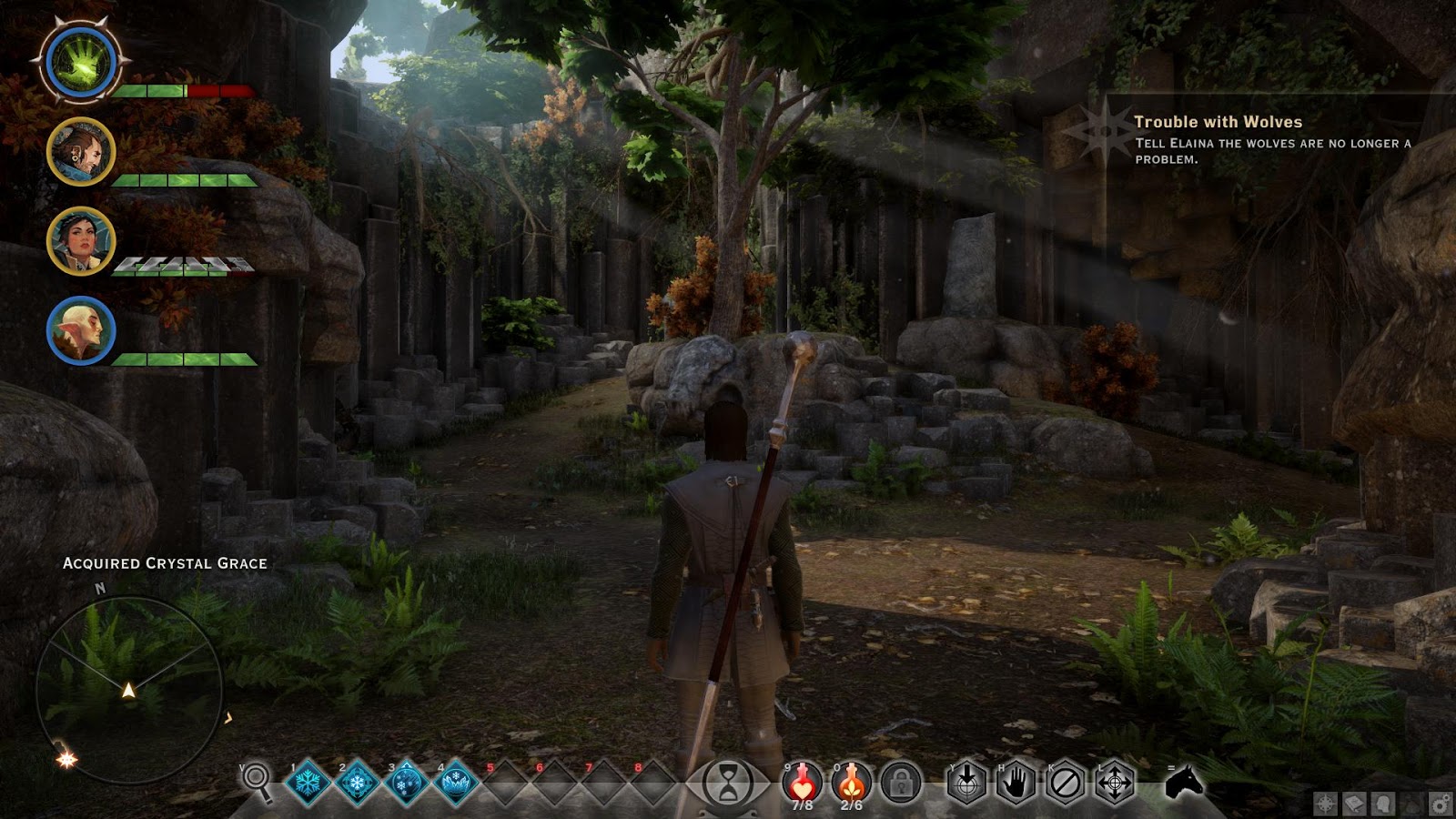Activate the ice crystals ability in slot 4
The width and height of the screenshot is (1456, 819).
pyautogui.click(x=455, y=783)
